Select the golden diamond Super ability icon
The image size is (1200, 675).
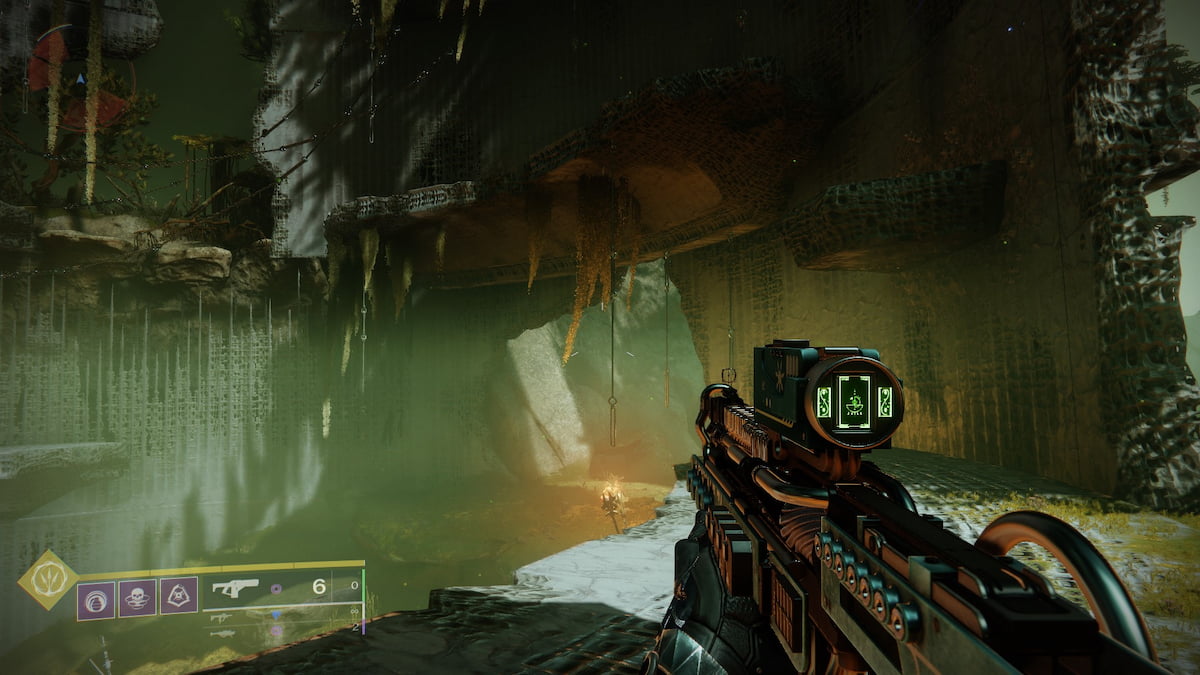click(x=48, y=580)
